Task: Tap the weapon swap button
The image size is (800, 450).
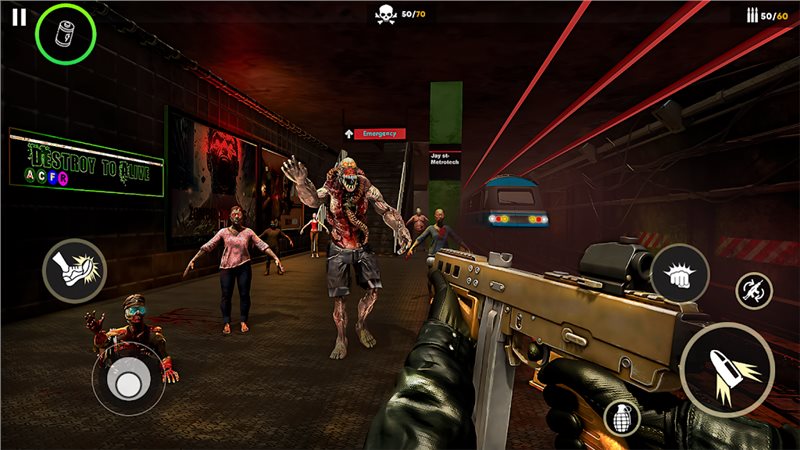Action: [753, 291]
